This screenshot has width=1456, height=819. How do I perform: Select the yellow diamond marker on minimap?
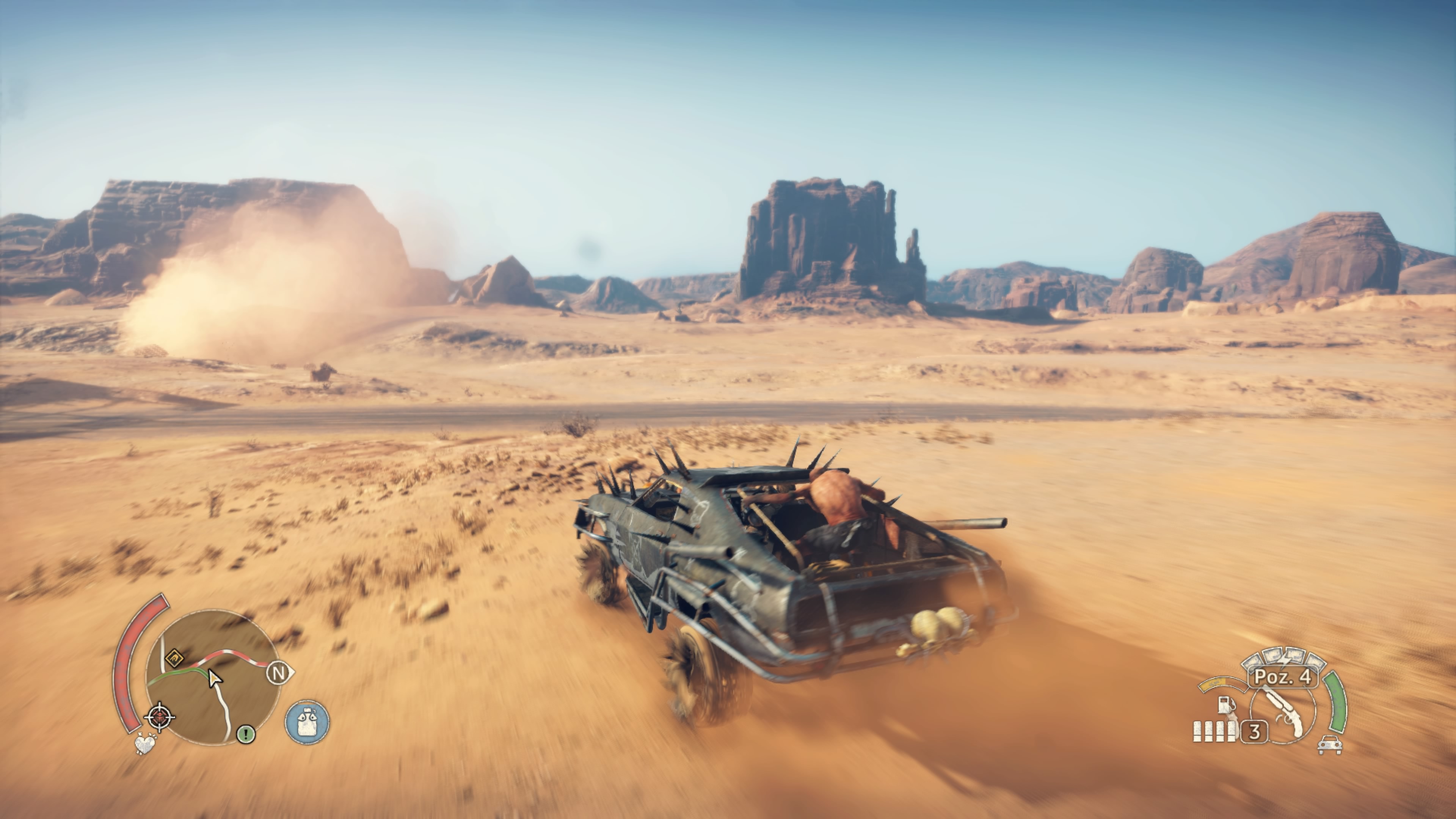point(174,658)
